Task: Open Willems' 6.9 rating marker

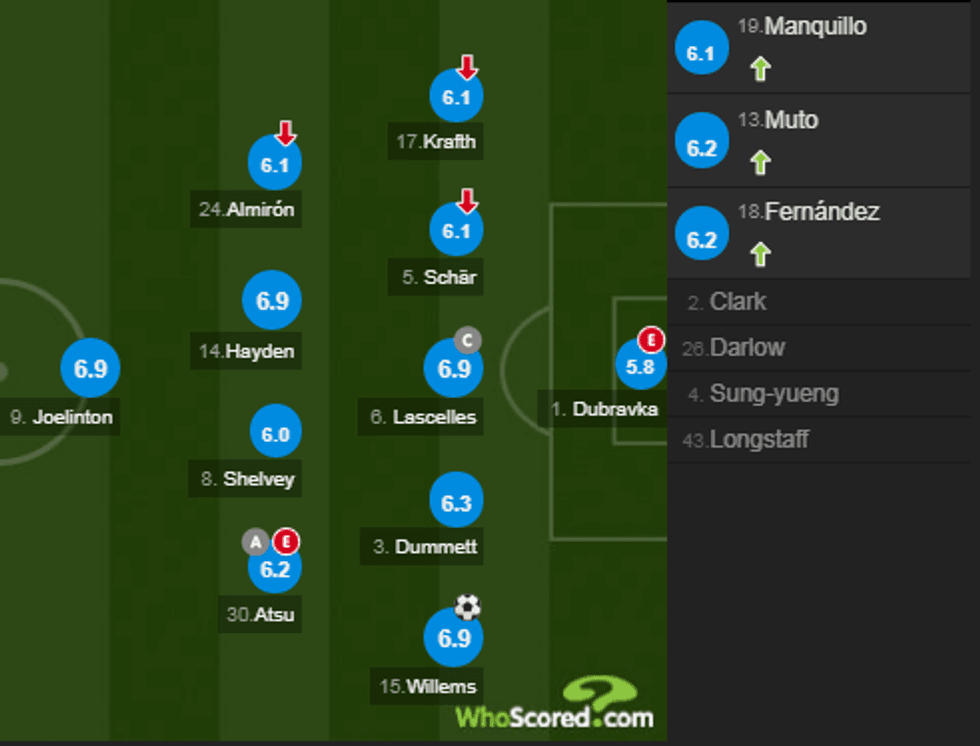Action: [x=454, y=637]
